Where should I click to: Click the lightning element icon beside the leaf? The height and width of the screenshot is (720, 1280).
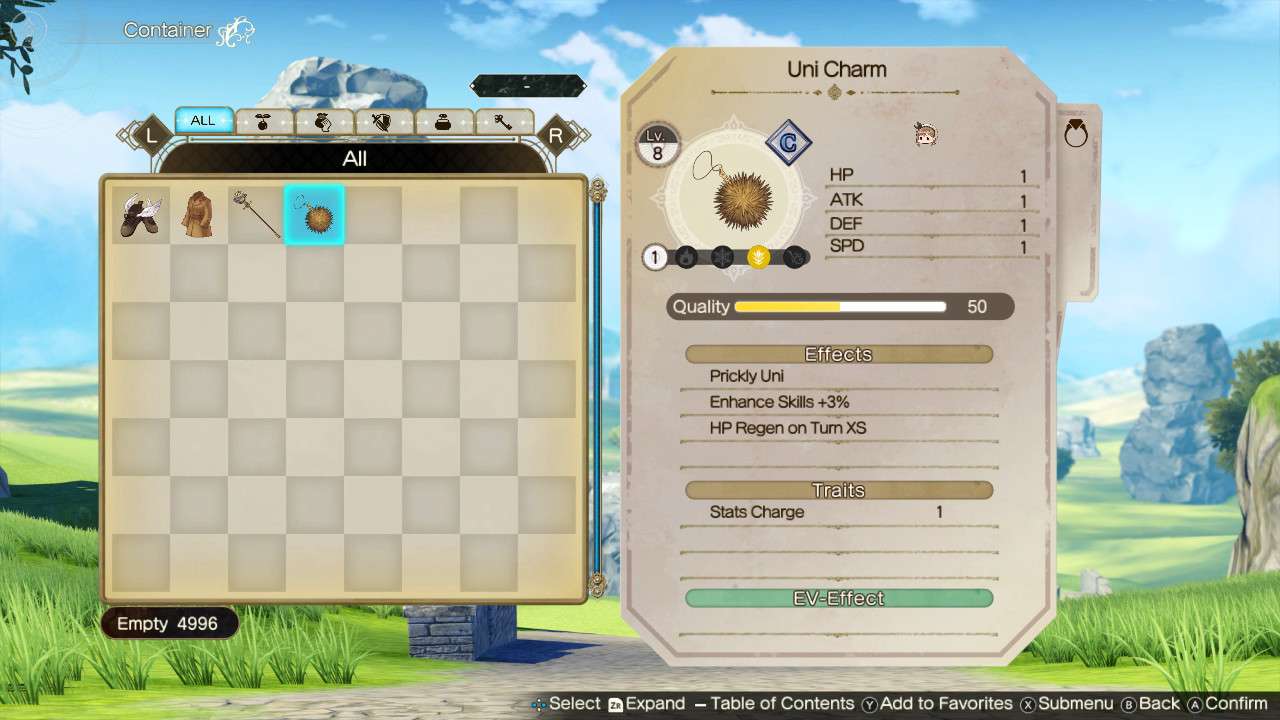pos(796,257)
